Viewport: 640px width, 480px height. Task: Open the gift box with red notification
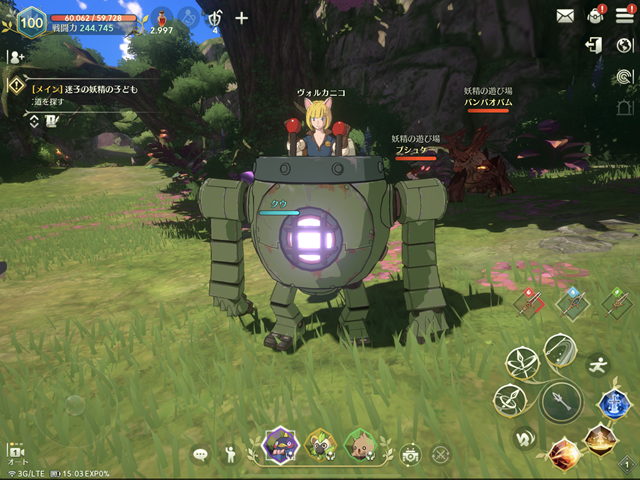[x=596, y=15]
